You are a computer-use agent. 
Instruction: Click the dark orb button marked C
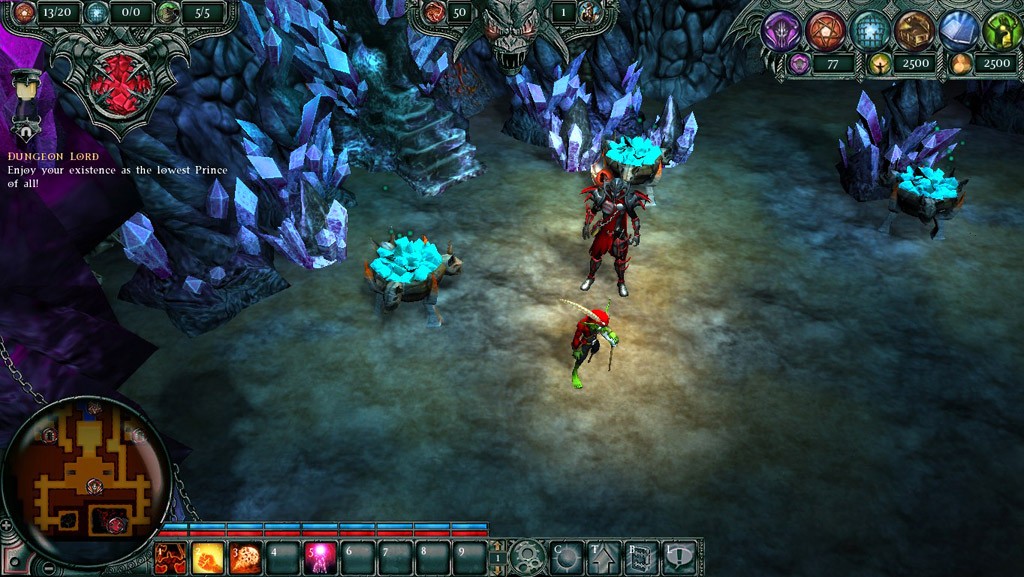tap(566, 557)
